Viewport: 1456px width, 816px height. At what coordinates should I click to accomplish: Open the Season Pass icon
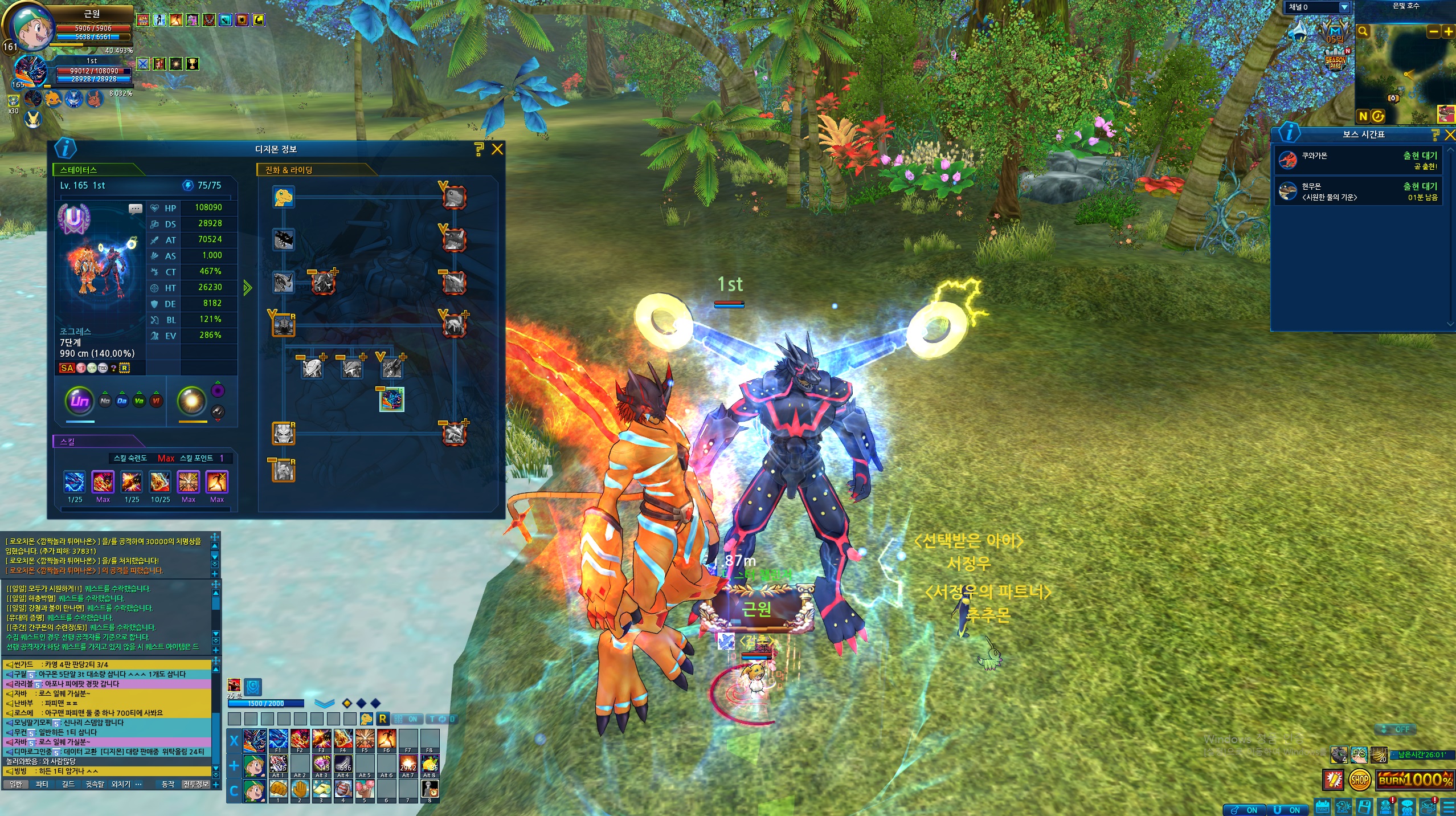pyautogui.click(x=1335, y=60)
